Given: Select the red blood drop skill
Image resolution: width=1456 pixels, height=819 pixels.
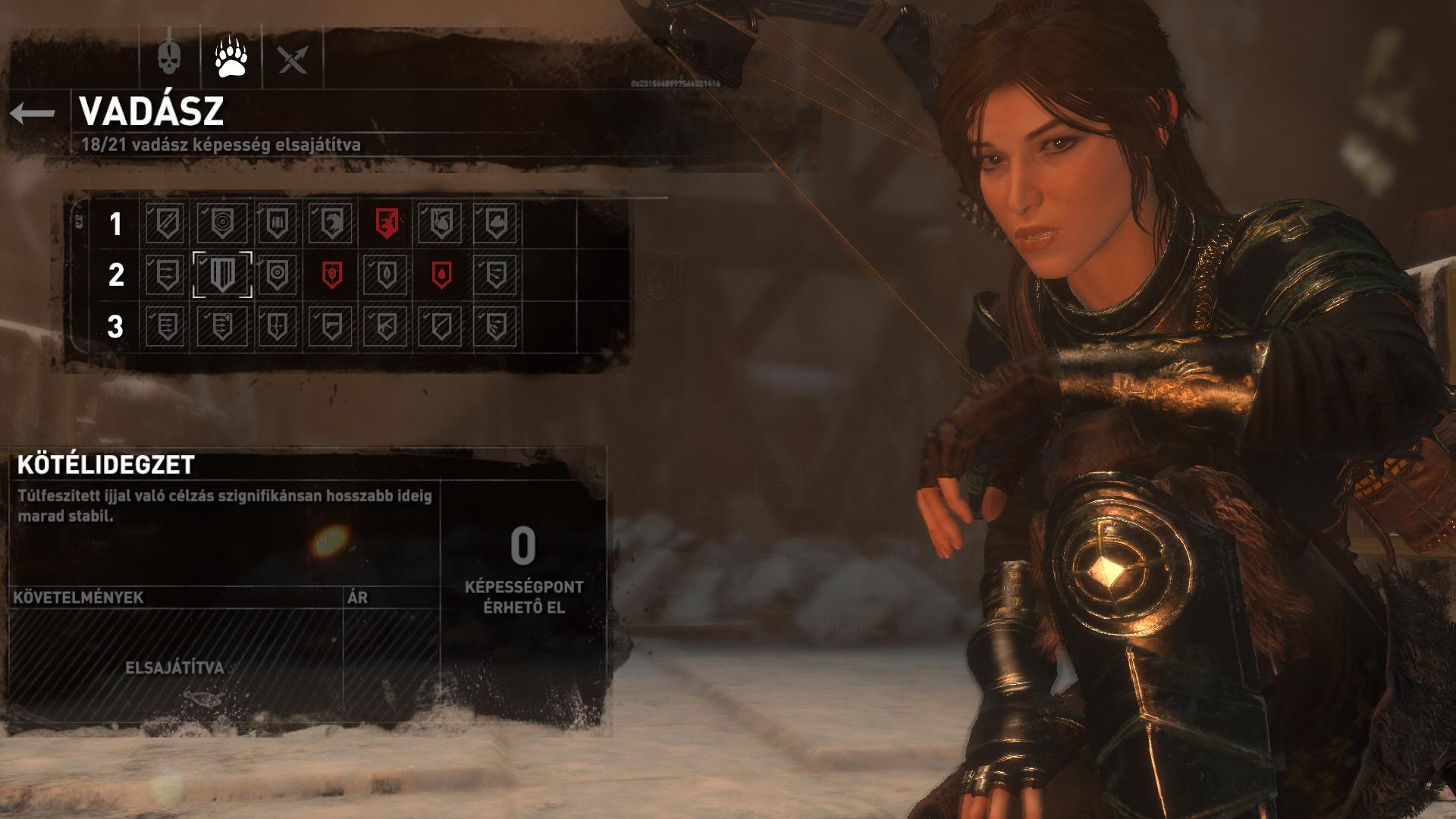Looking at the screenshot, I should (x=441, y=275).
